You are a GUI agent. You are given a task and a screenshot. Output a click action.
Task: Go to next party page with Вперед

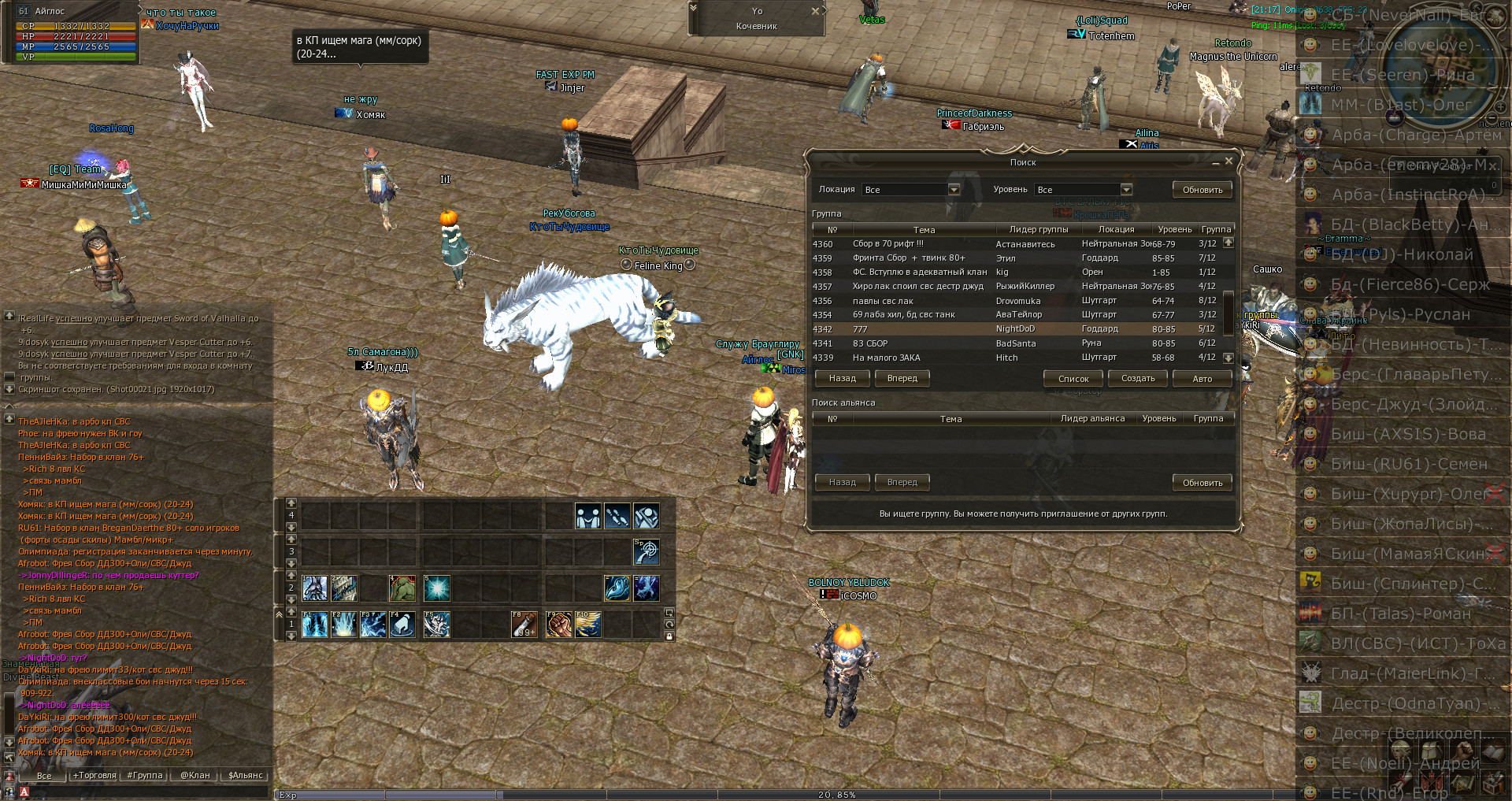click(x=902, y=379)
